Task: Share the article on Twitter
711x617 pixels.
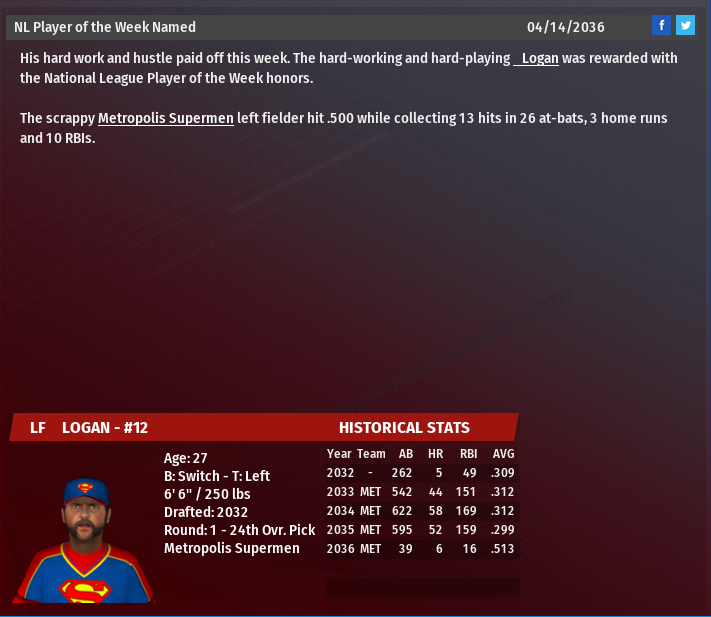Action: click(685, 26)
